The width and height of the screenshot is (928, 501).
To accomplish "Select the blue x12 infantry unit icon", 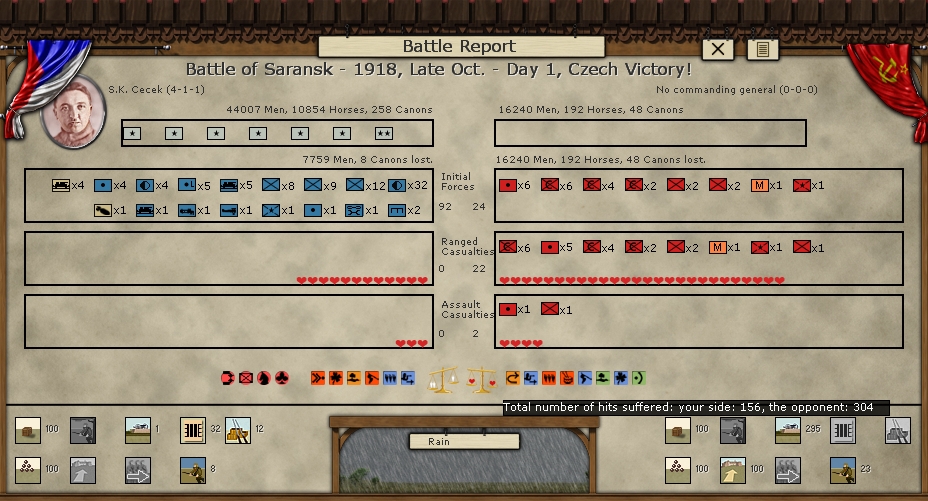I will pyautogui.click(x=355, y=185).
